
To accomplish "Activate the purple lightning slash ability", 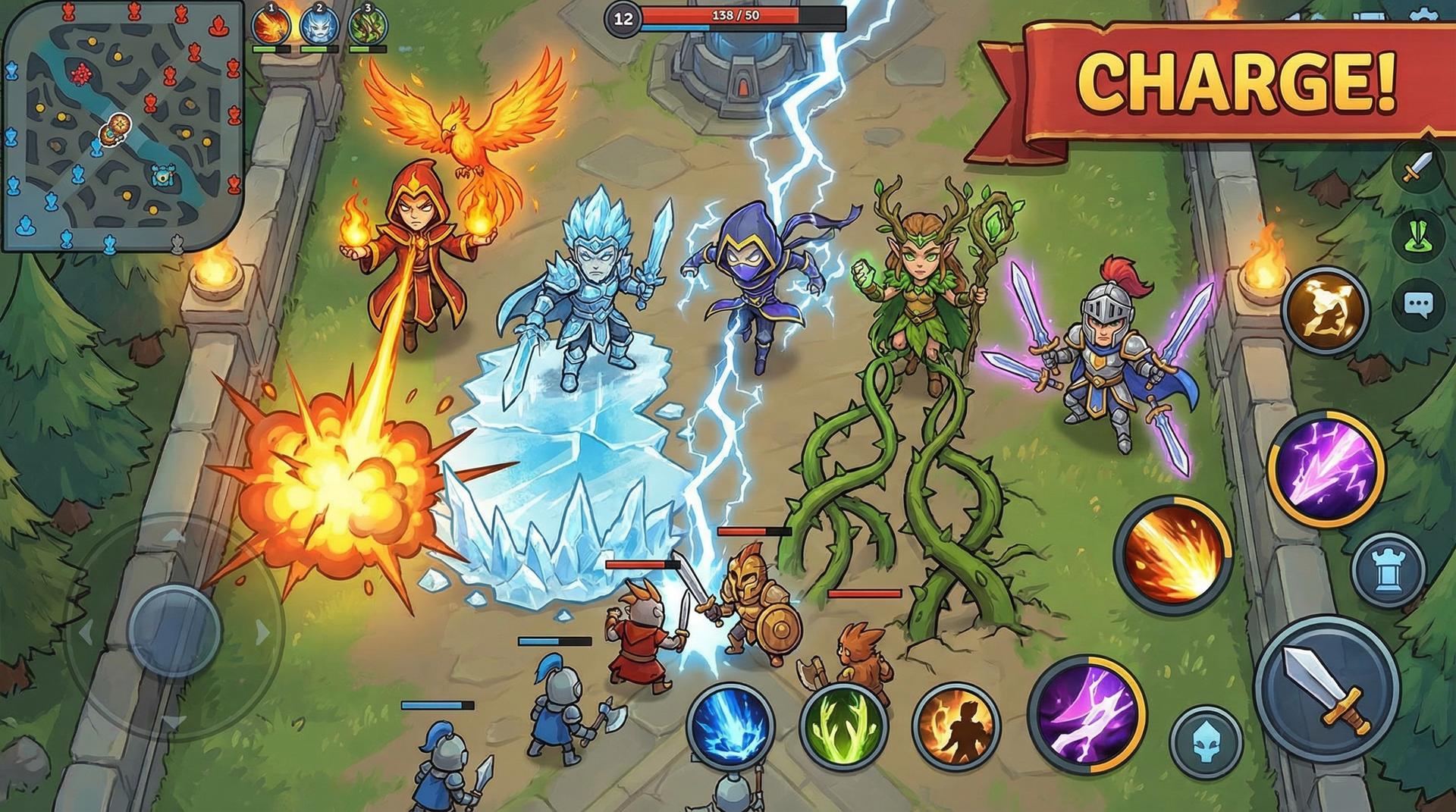I will pos(1086,713).
